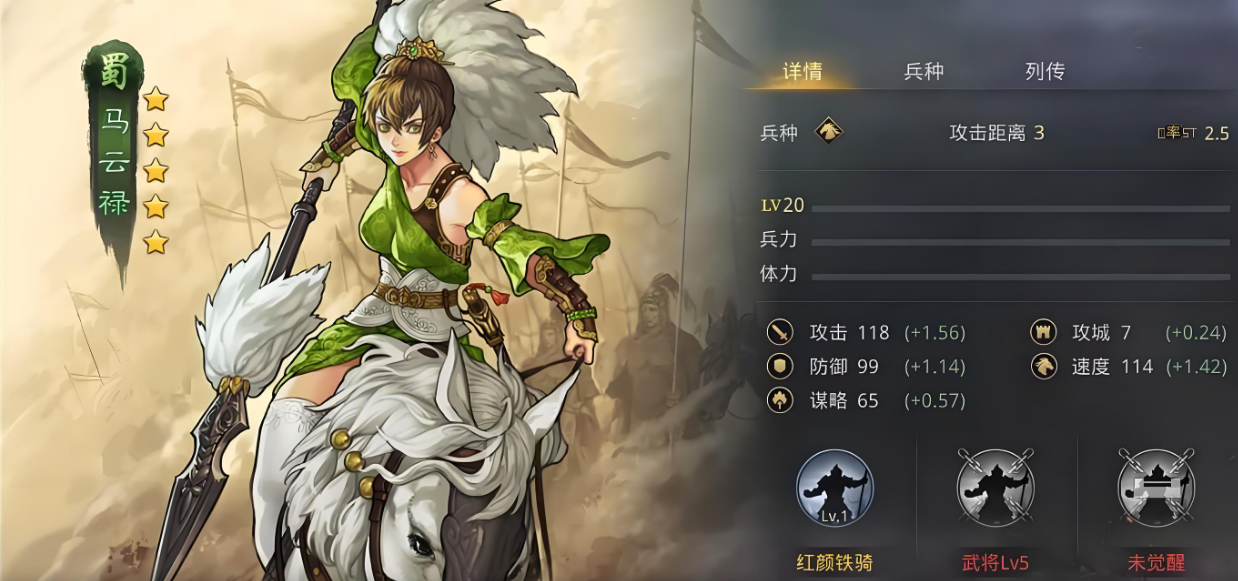Switch to the 详情 tab
1238x581 pixels.
[x=802, y=72]
